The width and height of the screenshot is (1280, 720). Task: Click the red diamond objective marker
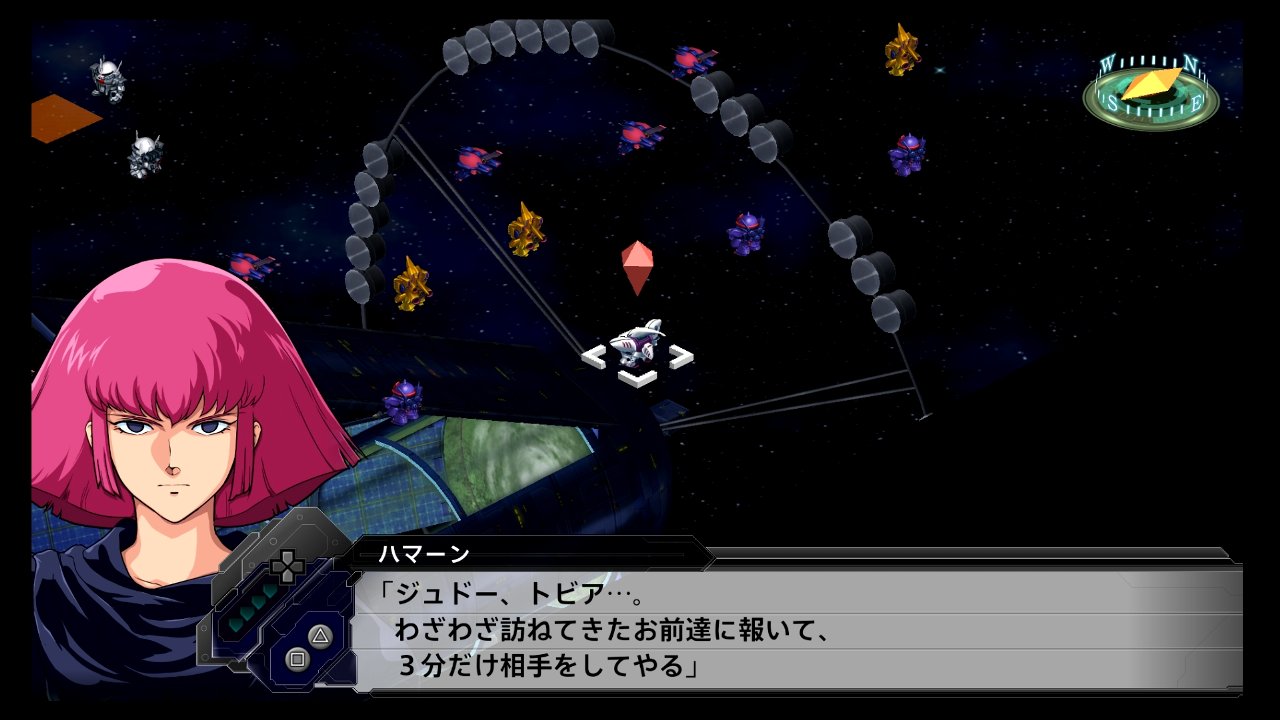pos(637,268)
